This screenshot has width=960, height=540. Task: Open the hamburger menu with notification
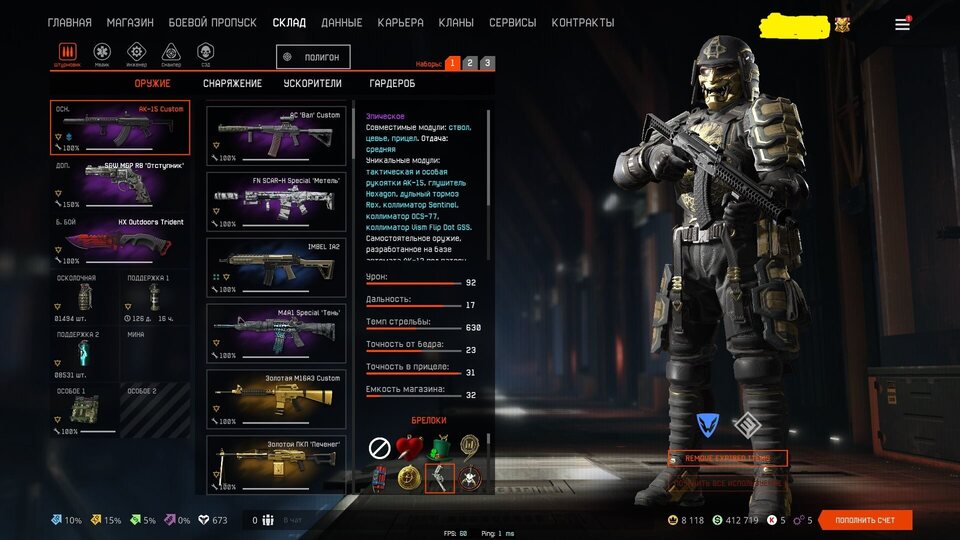point(902,24)
